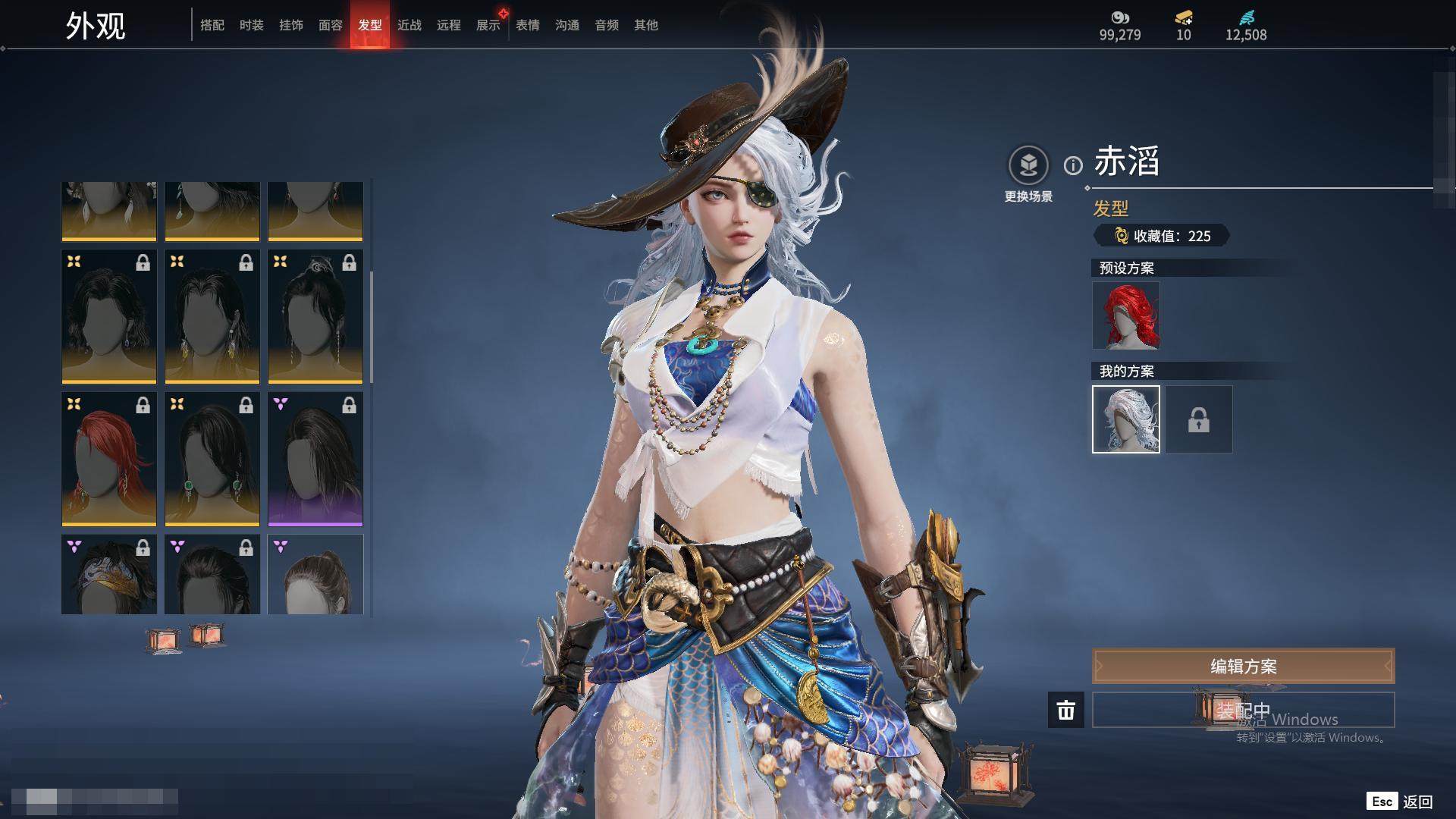Go to the 远程 ranged tab
Viewport: 1456px width, 819px height.
(x=449, y=25)
